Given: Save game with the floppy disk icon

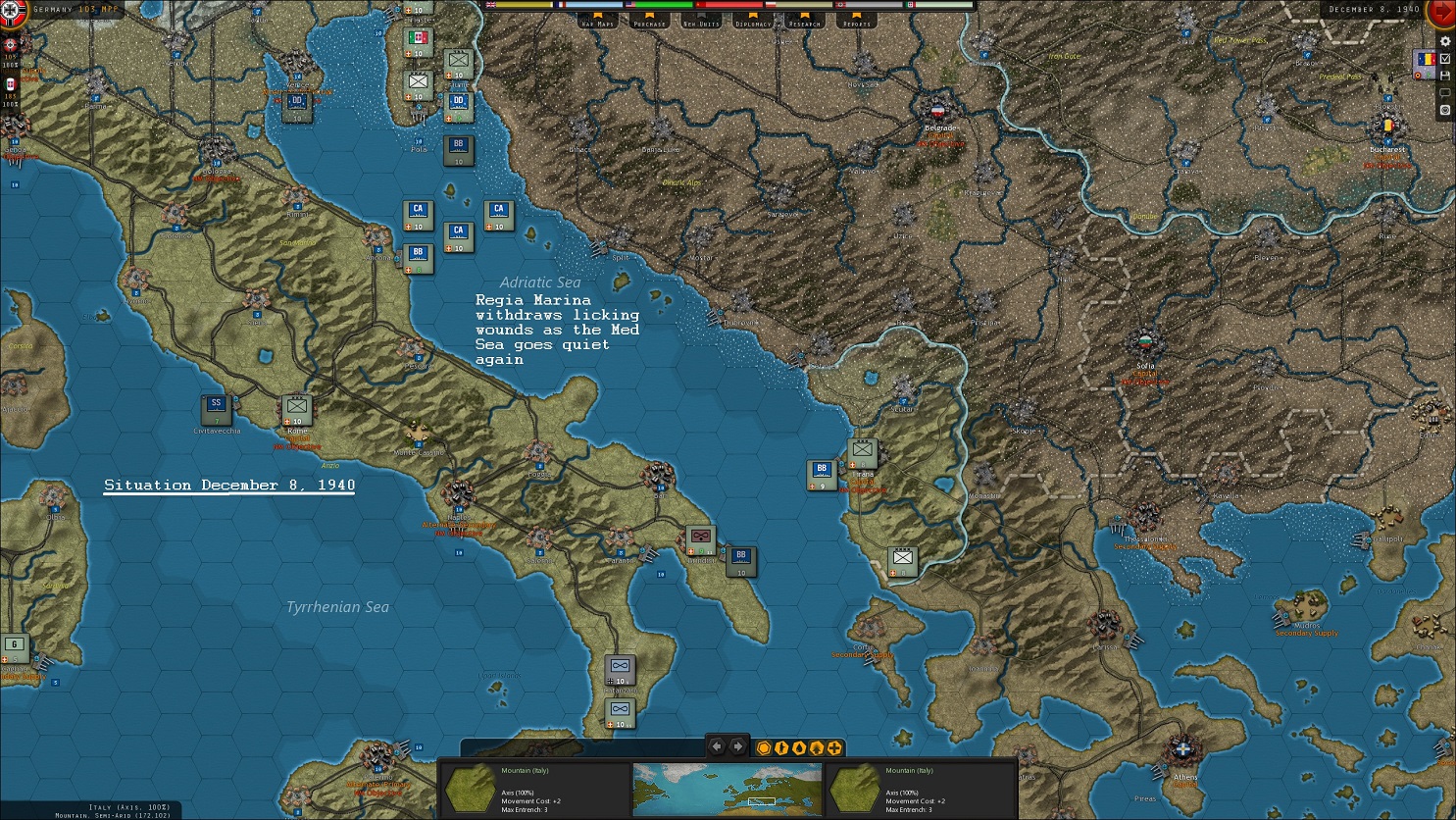Looking at the screenshot, I should tap(1444, 76).
